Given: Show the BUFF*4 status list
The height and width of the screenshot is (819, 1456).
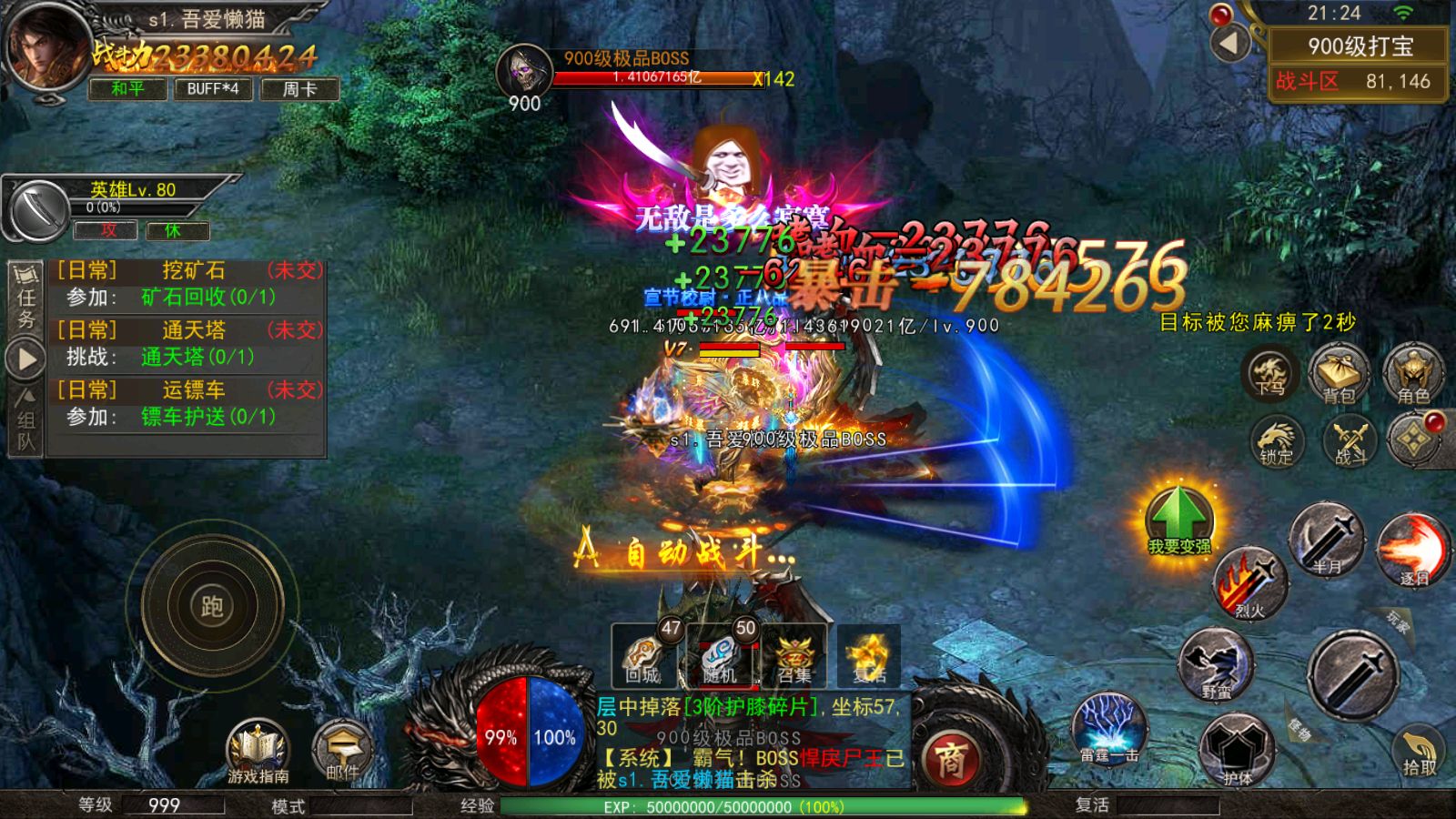Looking at the screenshot, I should coord(213,88).
